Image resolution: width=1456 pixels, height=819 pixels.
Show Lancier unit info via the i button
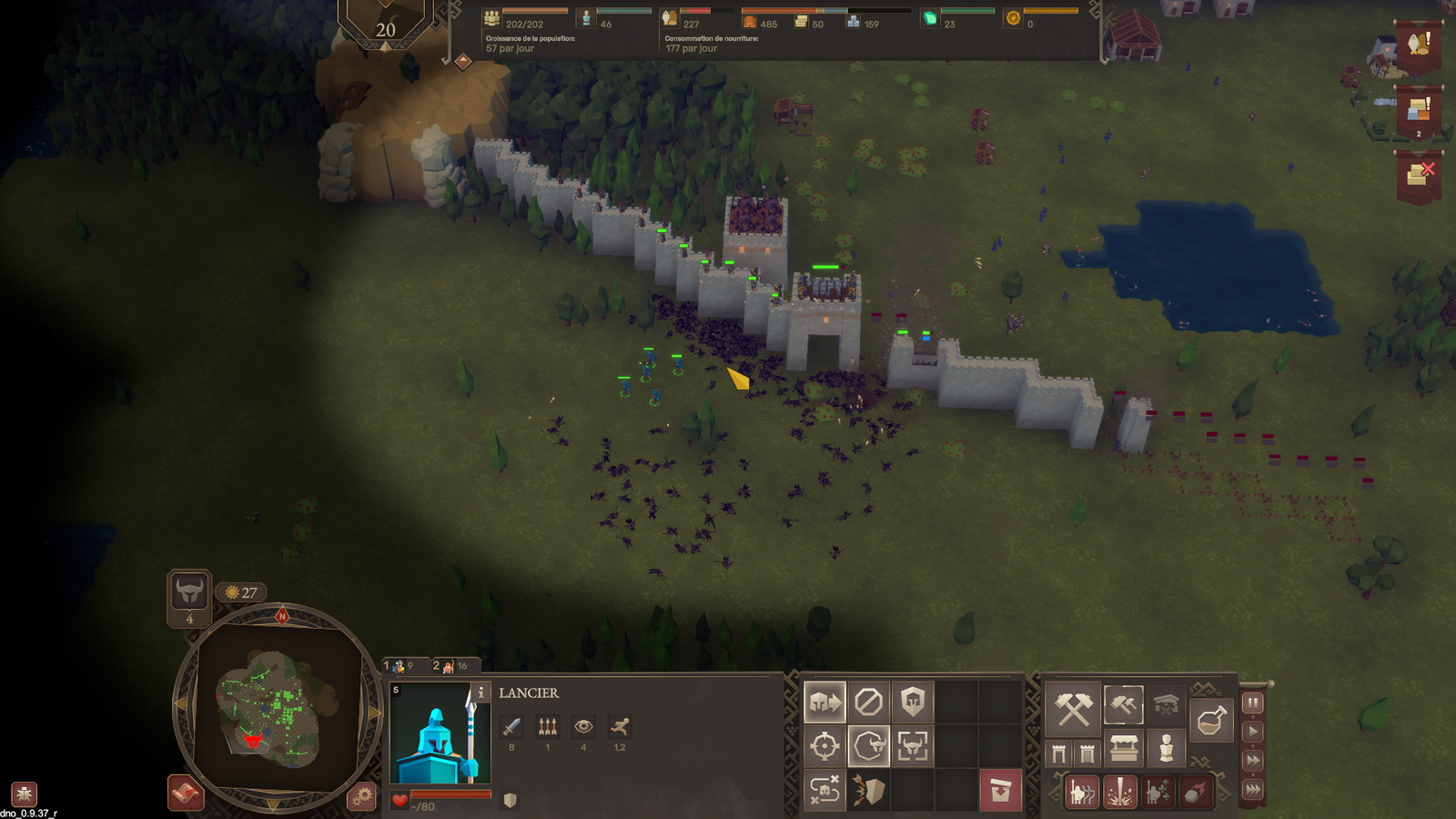pyautogui.click(x=481, y=692)
